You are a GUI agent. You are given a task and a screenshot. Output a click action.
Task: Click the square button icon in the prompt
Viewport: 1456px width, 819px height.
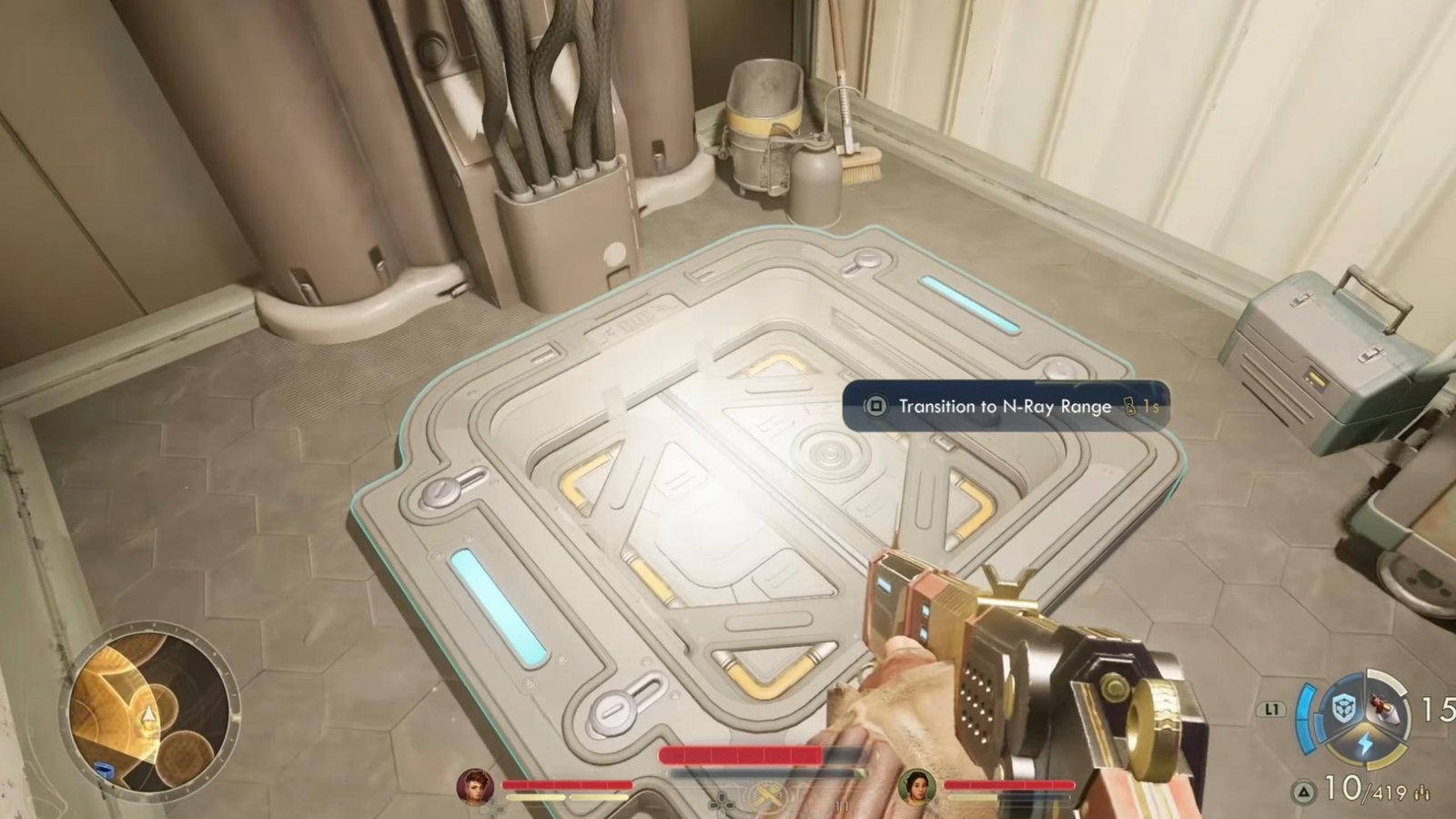[876, 407]
